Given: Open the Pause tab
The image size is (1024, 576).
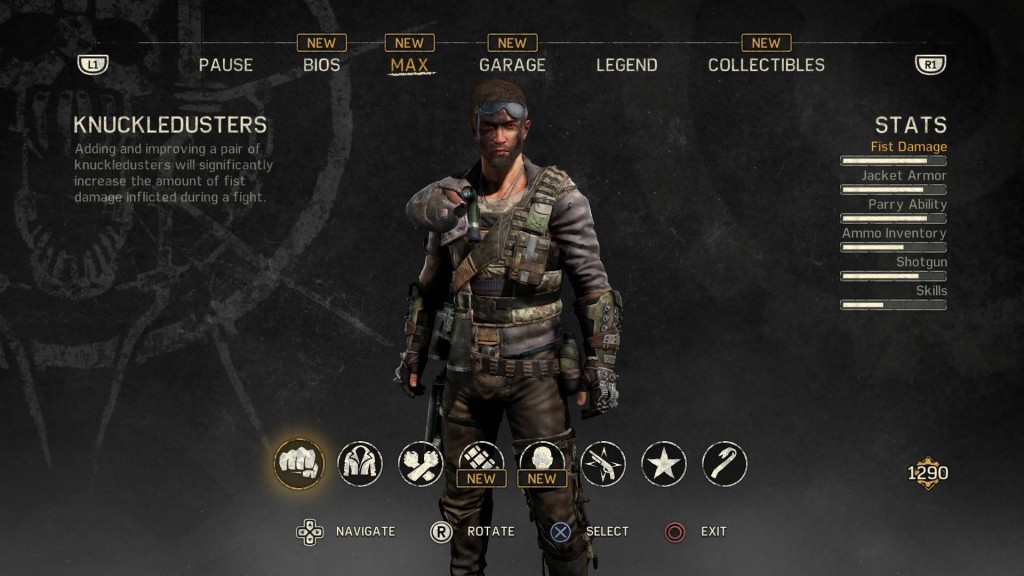Looking at the screenshot, I should 226,65.
